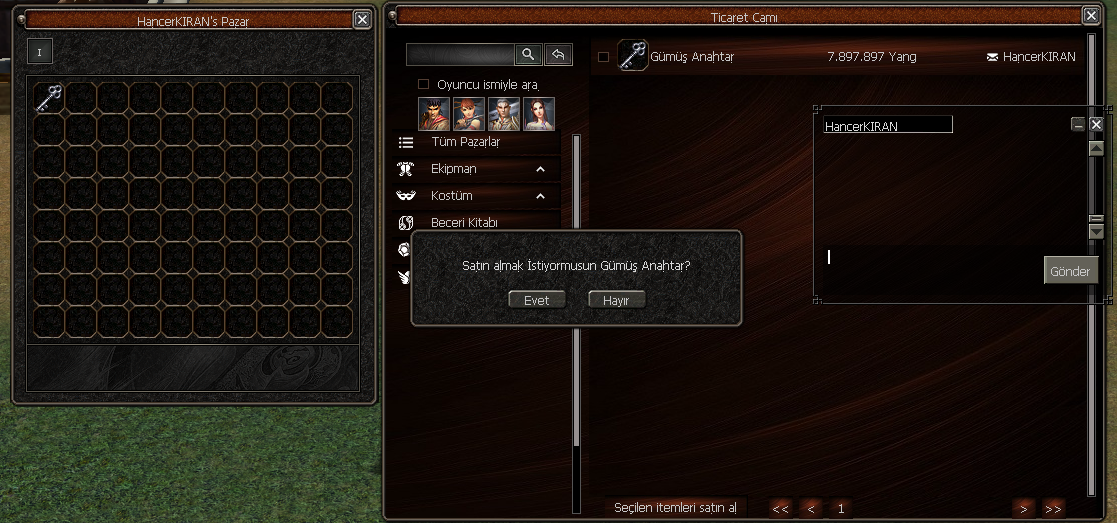Close the Ticaret Camı window

point(1090,16)
